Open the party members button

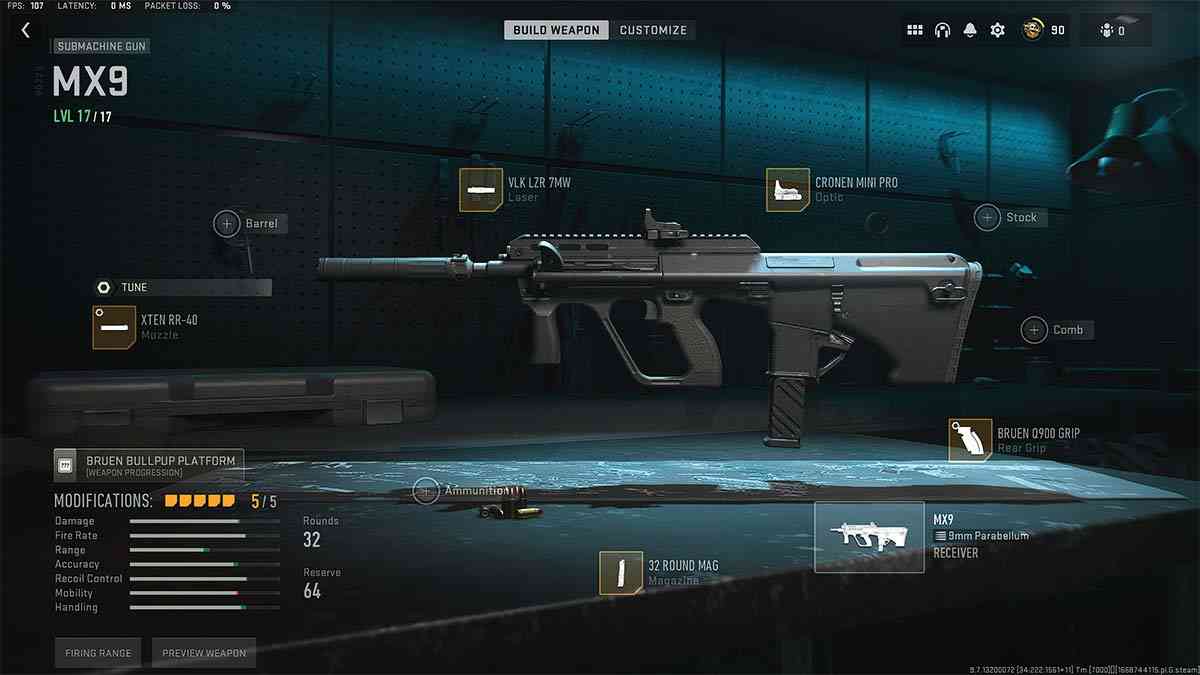click(1114, 31)
